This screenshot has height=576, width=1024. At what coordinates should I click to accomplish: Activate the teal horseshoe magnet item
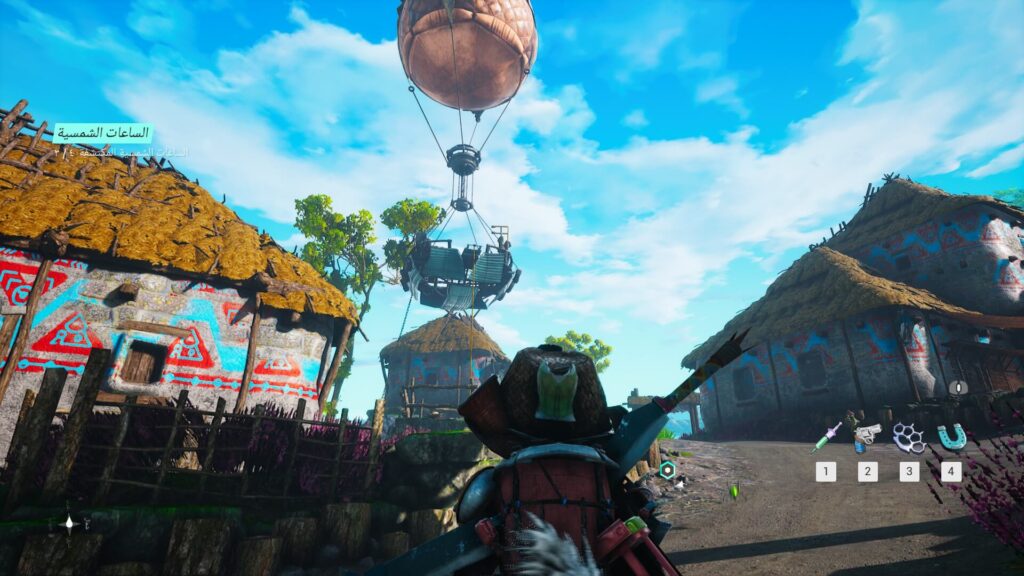pyautogui.click(x=950, y=437)
